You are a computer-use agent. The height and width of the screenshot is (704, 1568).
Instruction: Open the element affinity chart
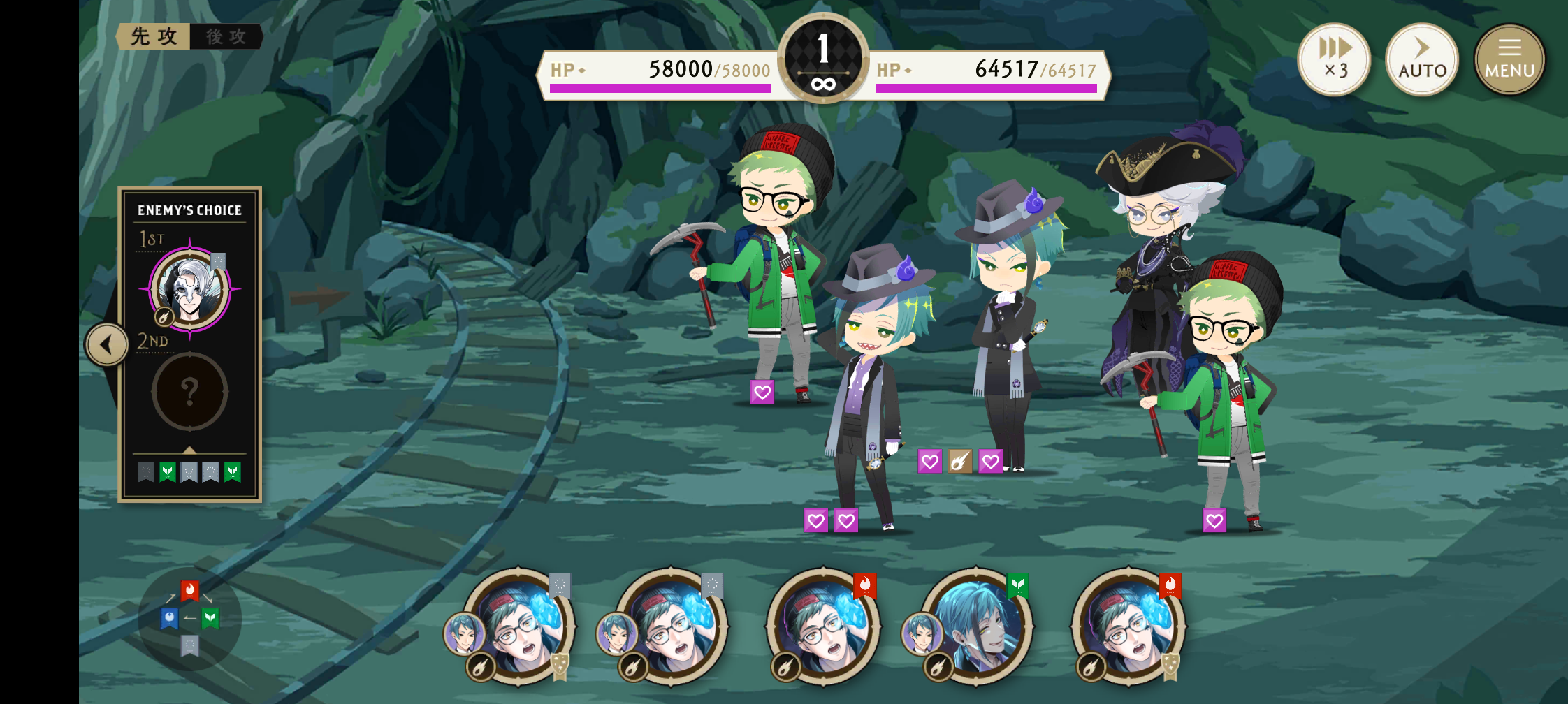click(190, 618)
